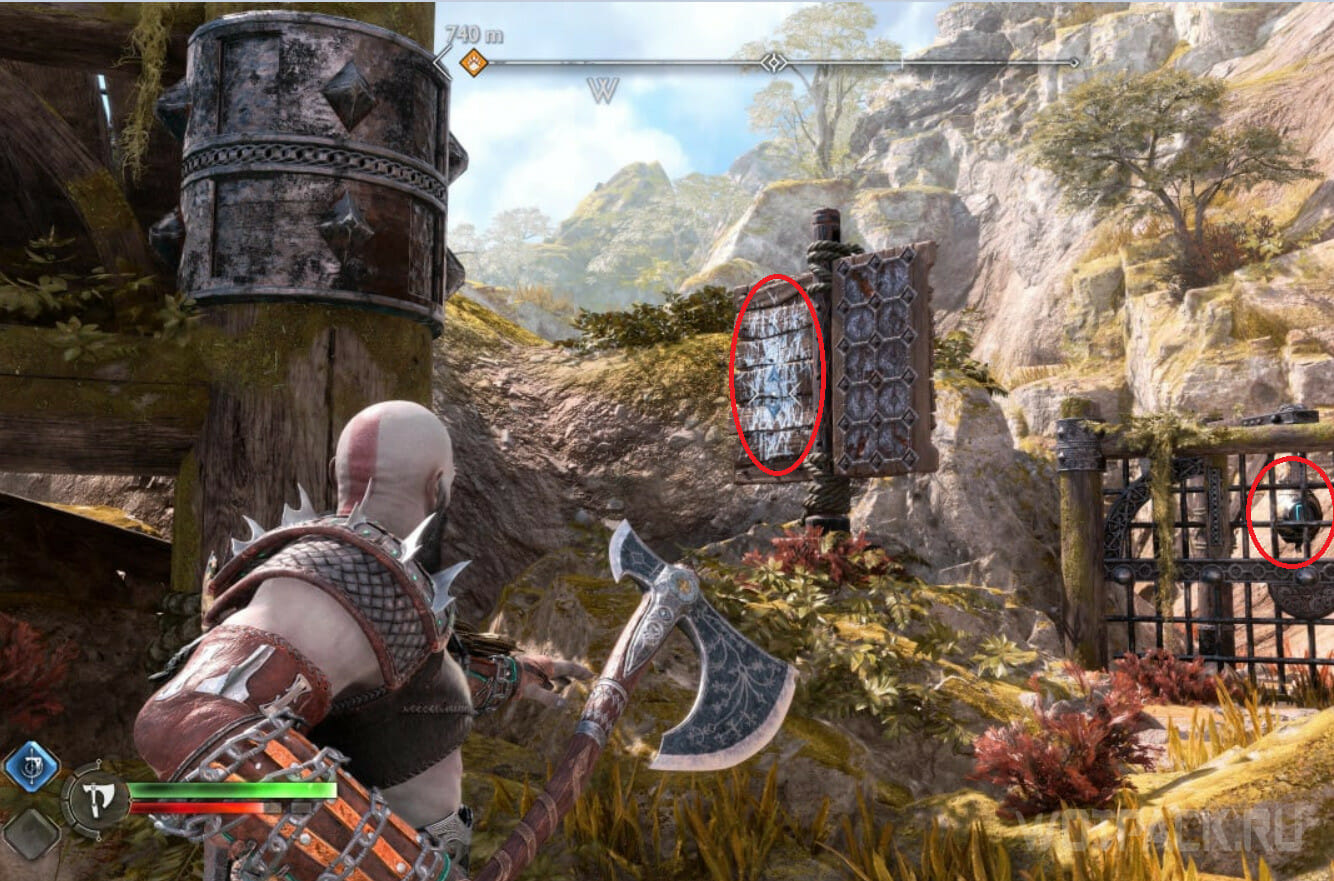The height and width of the screenshot is (881, 1334).
Task: Click the compass center diamond marker
Action: [773, 62]
